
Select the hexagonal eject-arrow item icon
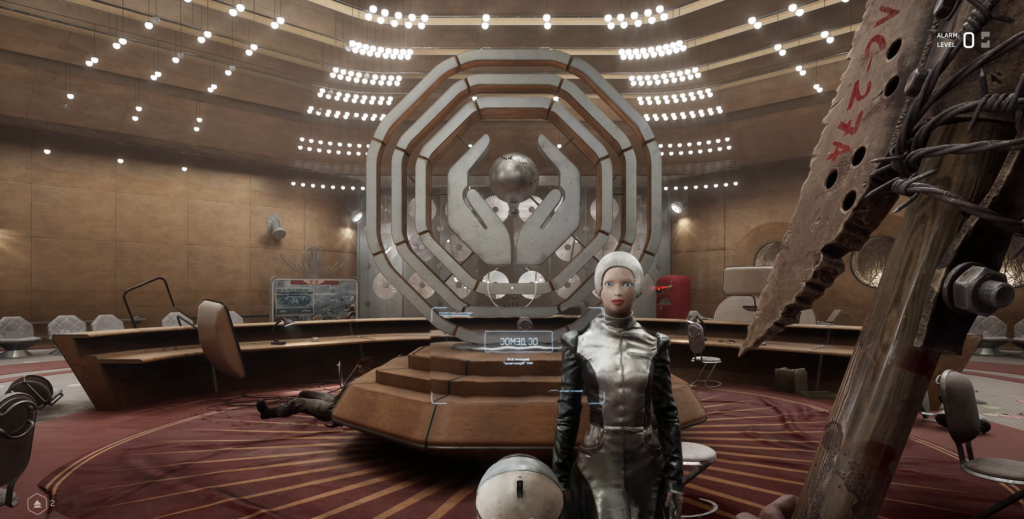pos(37,502)
